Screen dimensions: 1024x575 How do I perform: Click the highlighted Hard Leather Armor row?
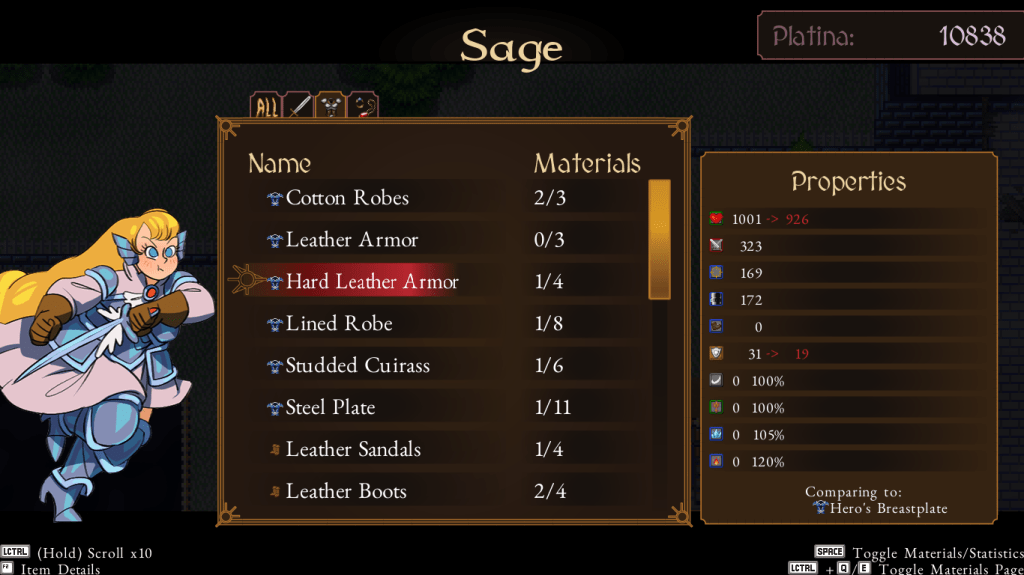pyautogui.click(x=371, y=282)
